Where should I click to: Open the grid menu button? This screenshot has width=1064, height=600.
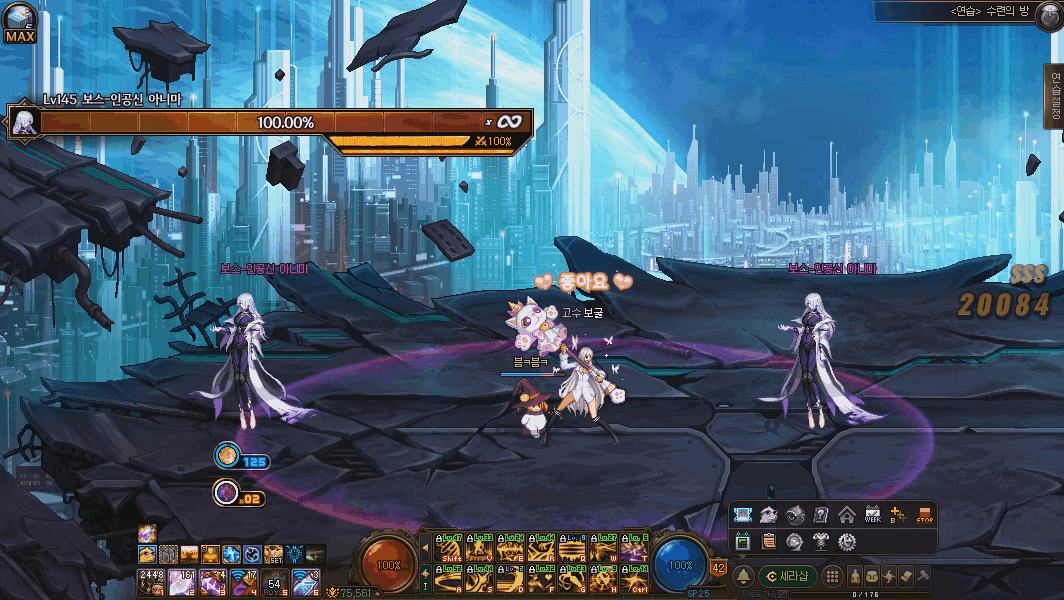(x=832, y=576)
